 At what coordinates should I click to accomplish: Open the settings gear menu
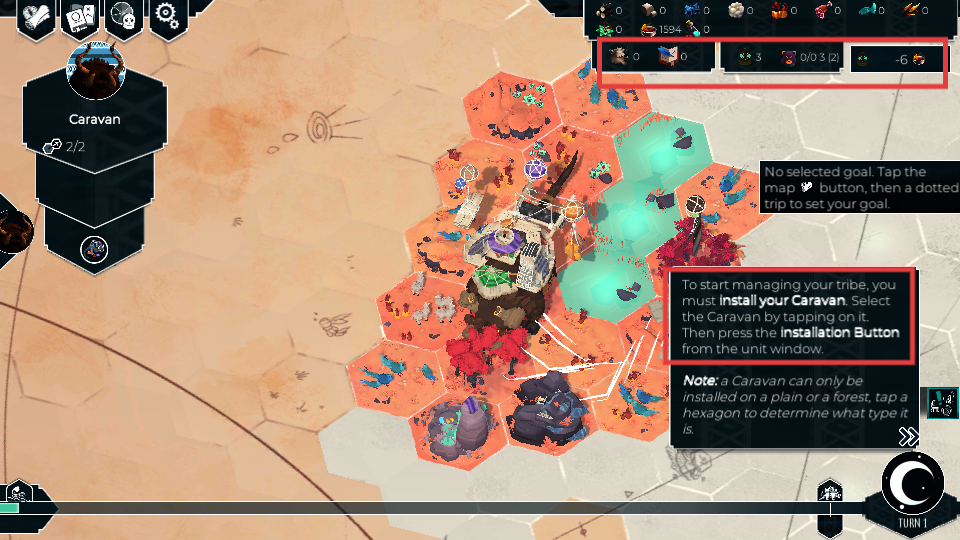click(169, 18)
